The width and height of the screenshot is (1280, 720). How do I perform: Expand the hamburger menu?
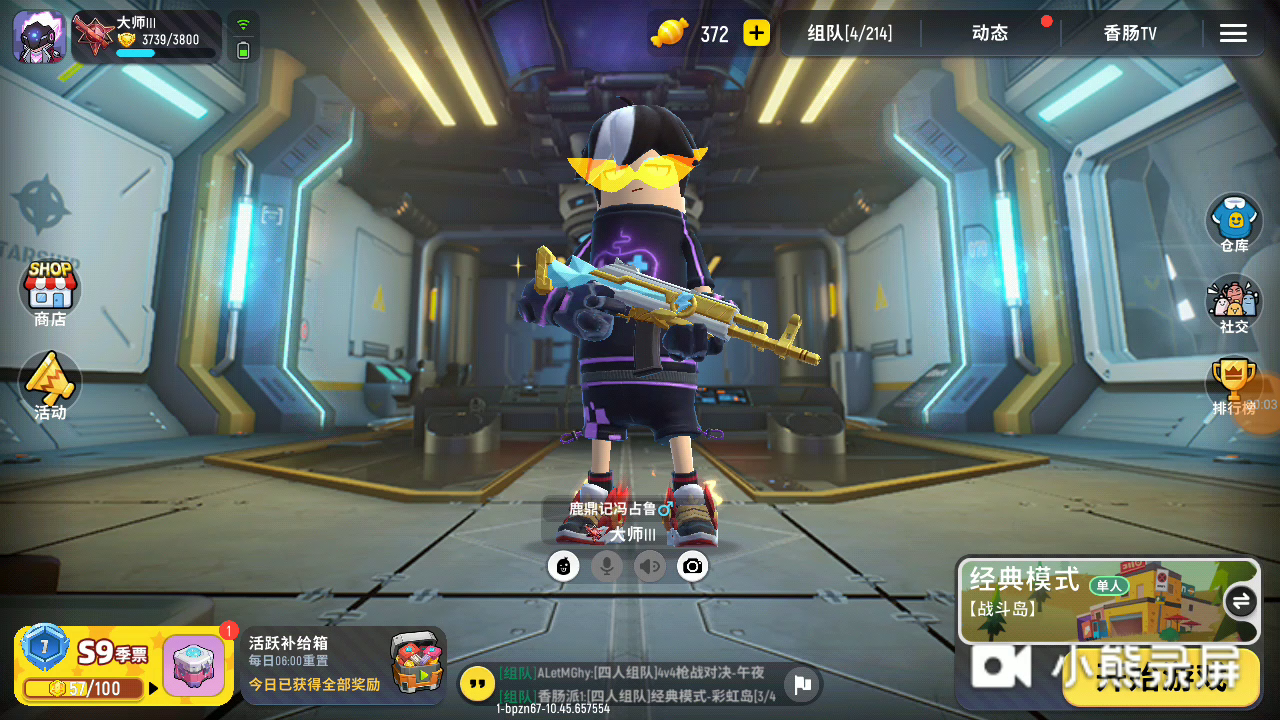coord(1233,32)
